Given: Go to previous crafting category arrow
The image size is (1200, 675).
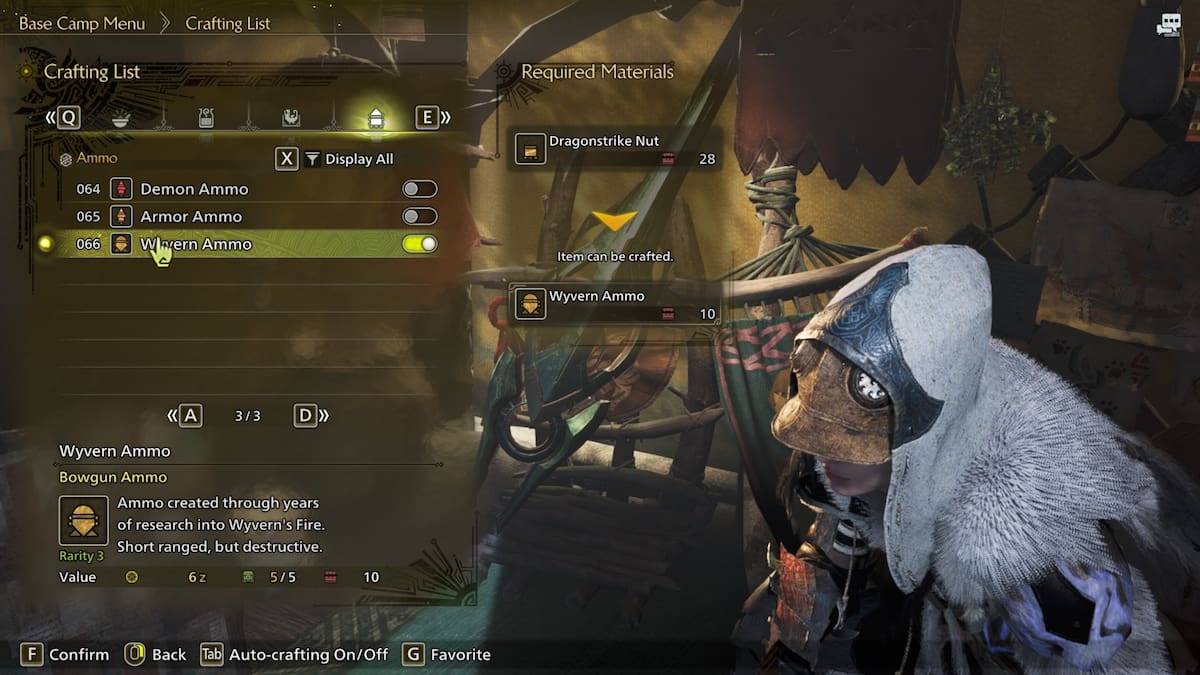Looking at the screenshot, I should pyautogui.click(x=62, y=118).
